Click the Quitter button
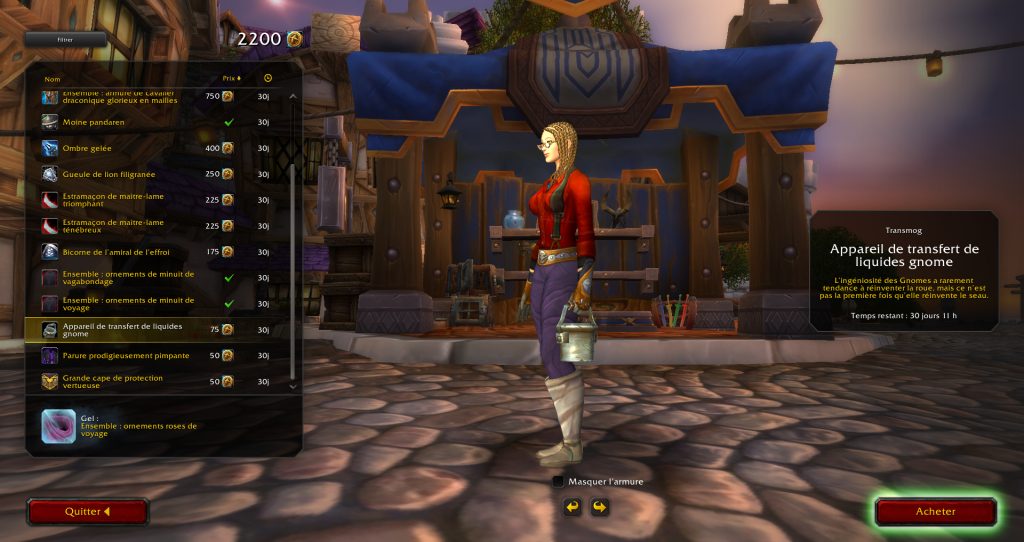 pyautogui.click(x=88, y=512)
